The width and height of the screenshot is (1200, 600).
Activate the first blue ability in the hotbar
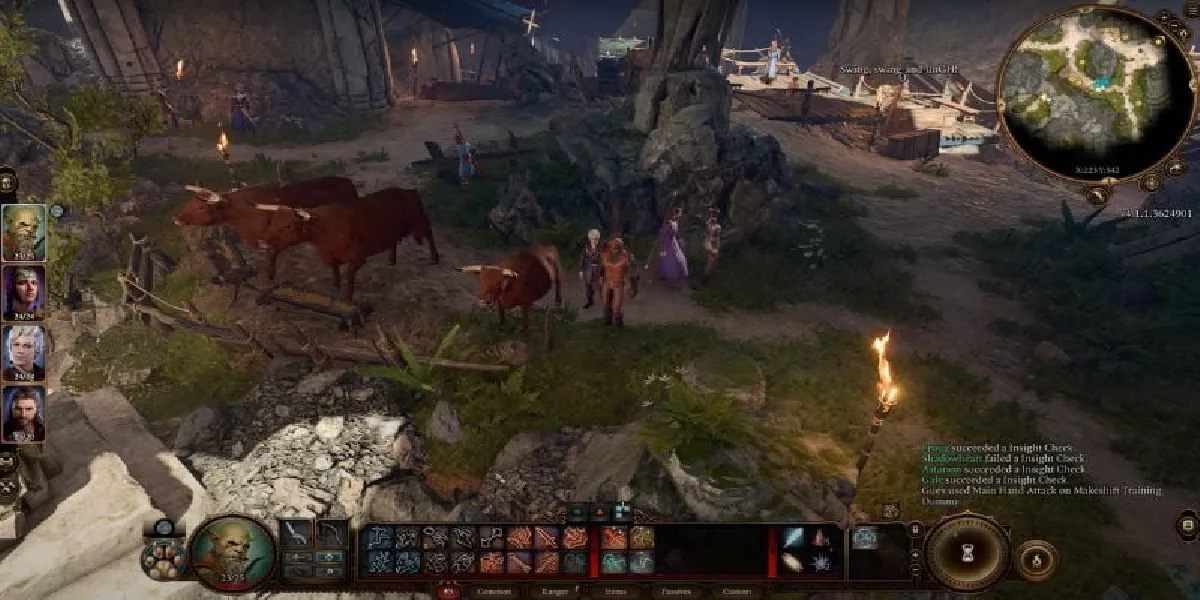coord(379,538)
